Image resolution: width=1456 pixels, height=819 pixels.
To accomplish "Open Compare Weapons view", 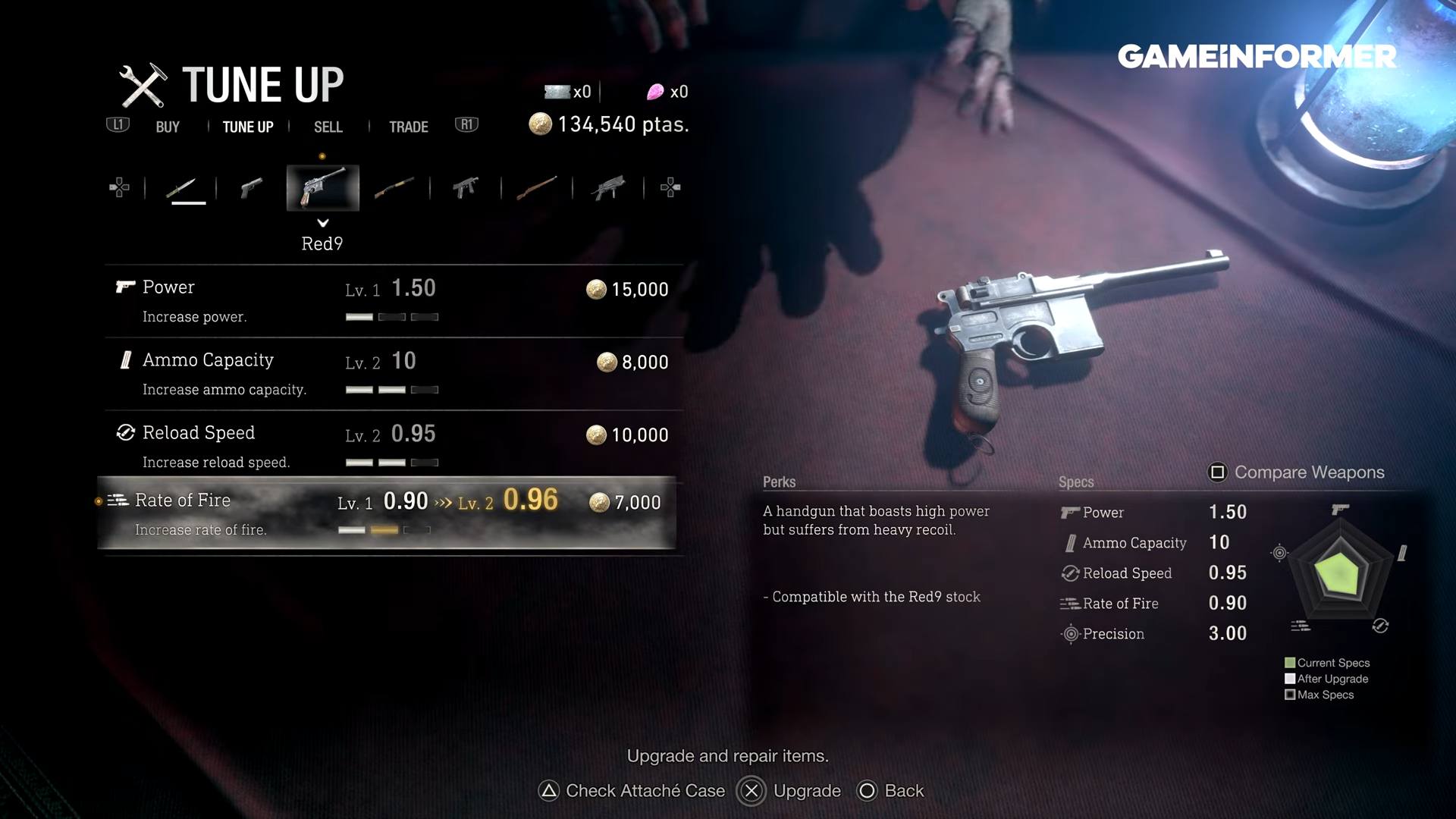I will [x=1297, y=472].
